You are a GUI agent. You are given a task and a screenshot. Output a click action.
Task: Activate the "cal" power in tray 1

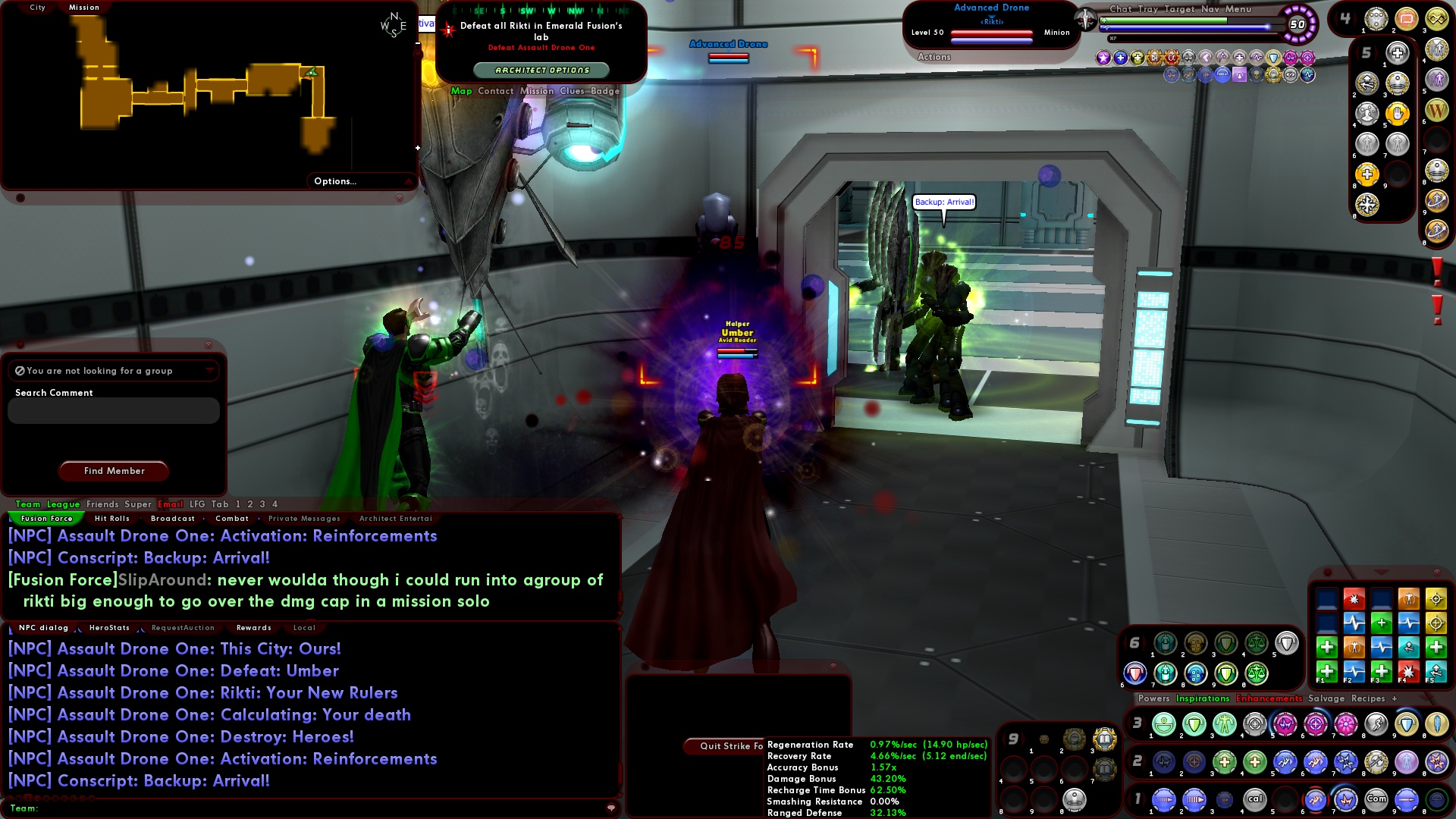click(1255, 799)
